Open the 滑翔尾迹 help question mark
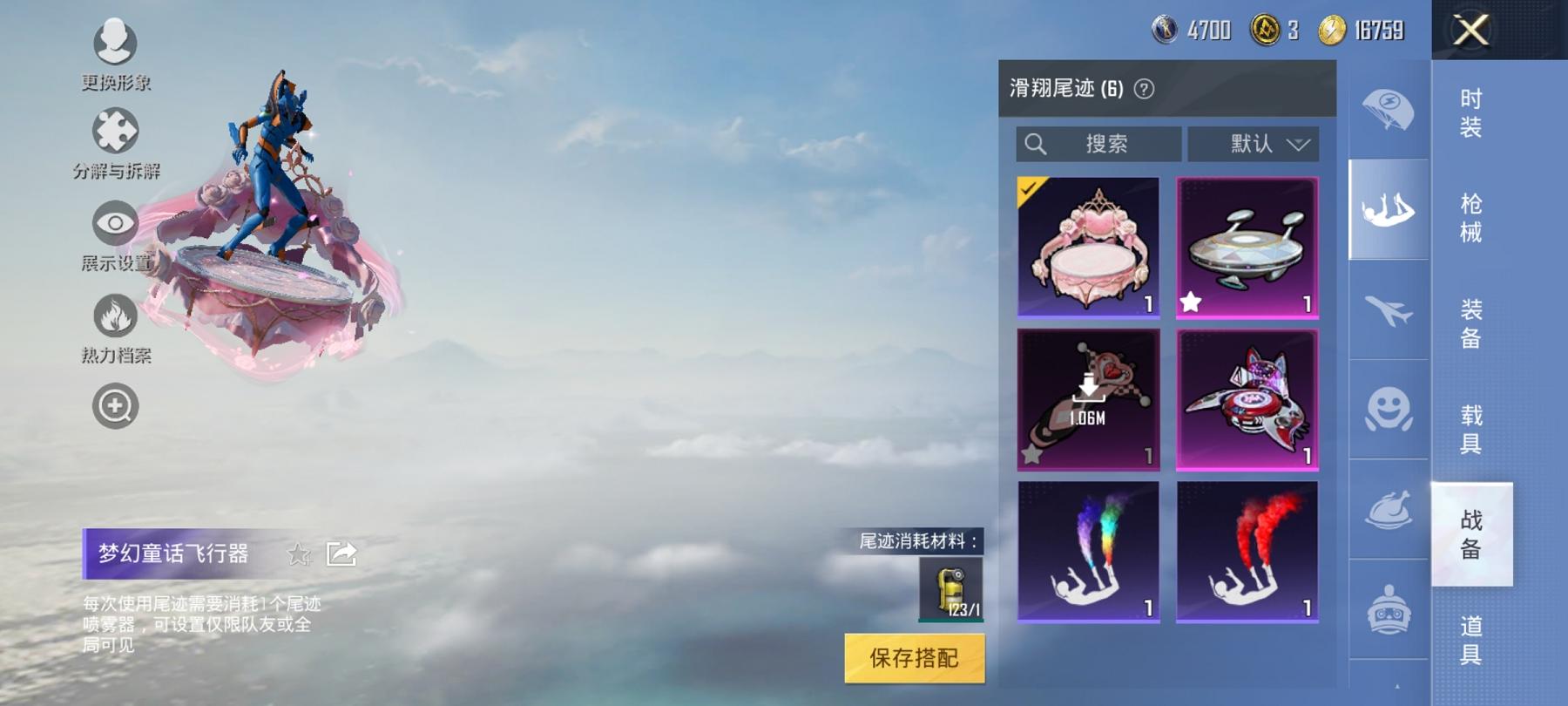1568x706 pixels. tap(1143, 90)
